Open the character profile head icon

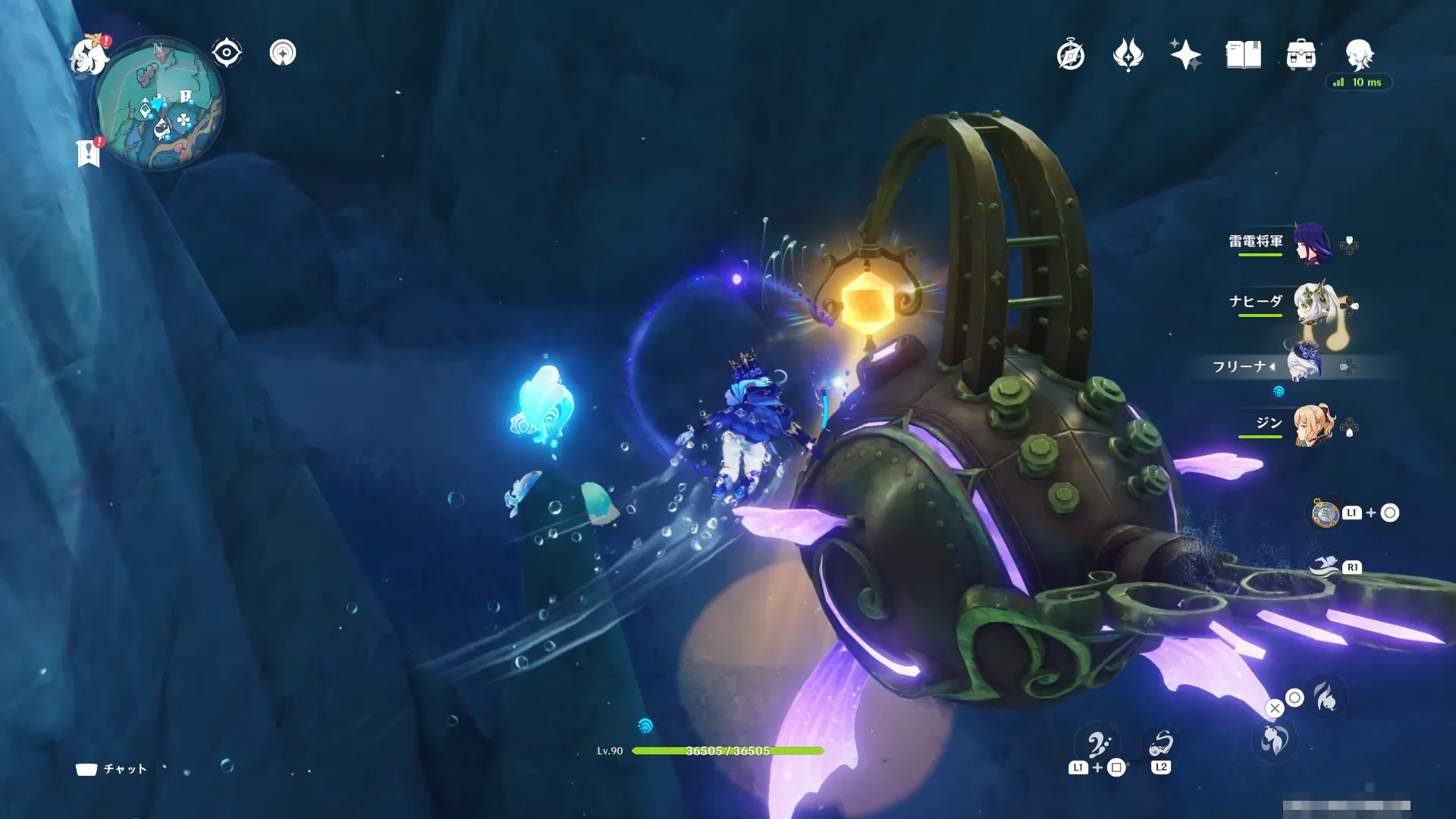click(x=1359, y=55)
